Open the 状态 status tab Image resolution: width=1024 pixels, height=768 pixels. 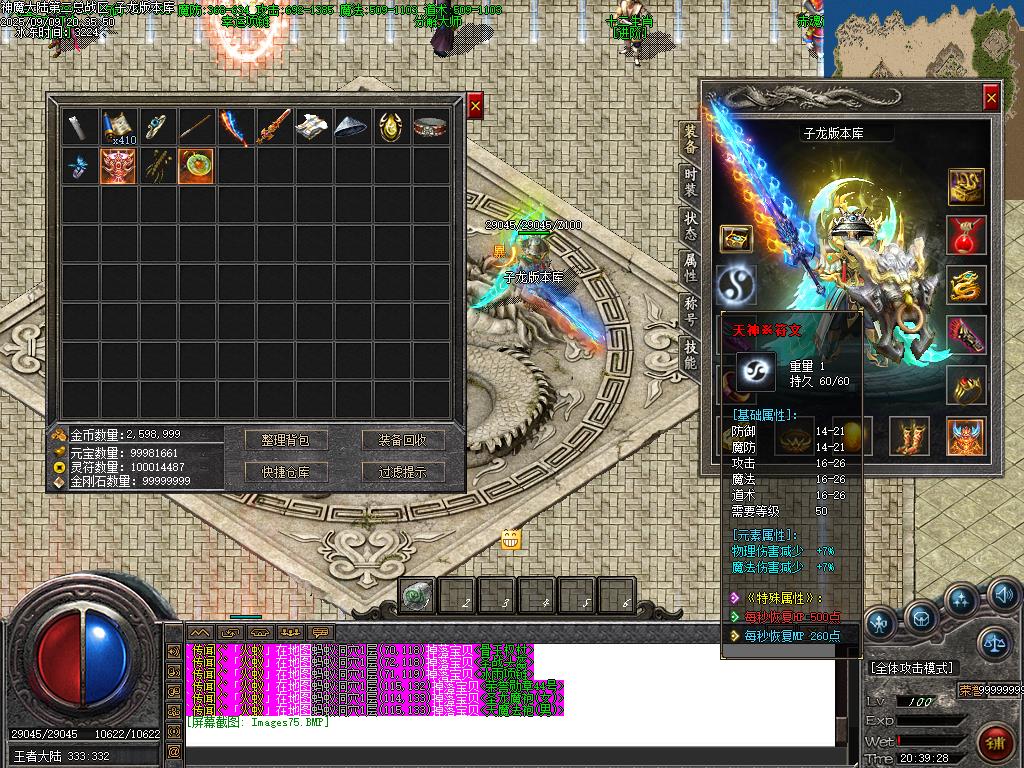tap(690, 225)
